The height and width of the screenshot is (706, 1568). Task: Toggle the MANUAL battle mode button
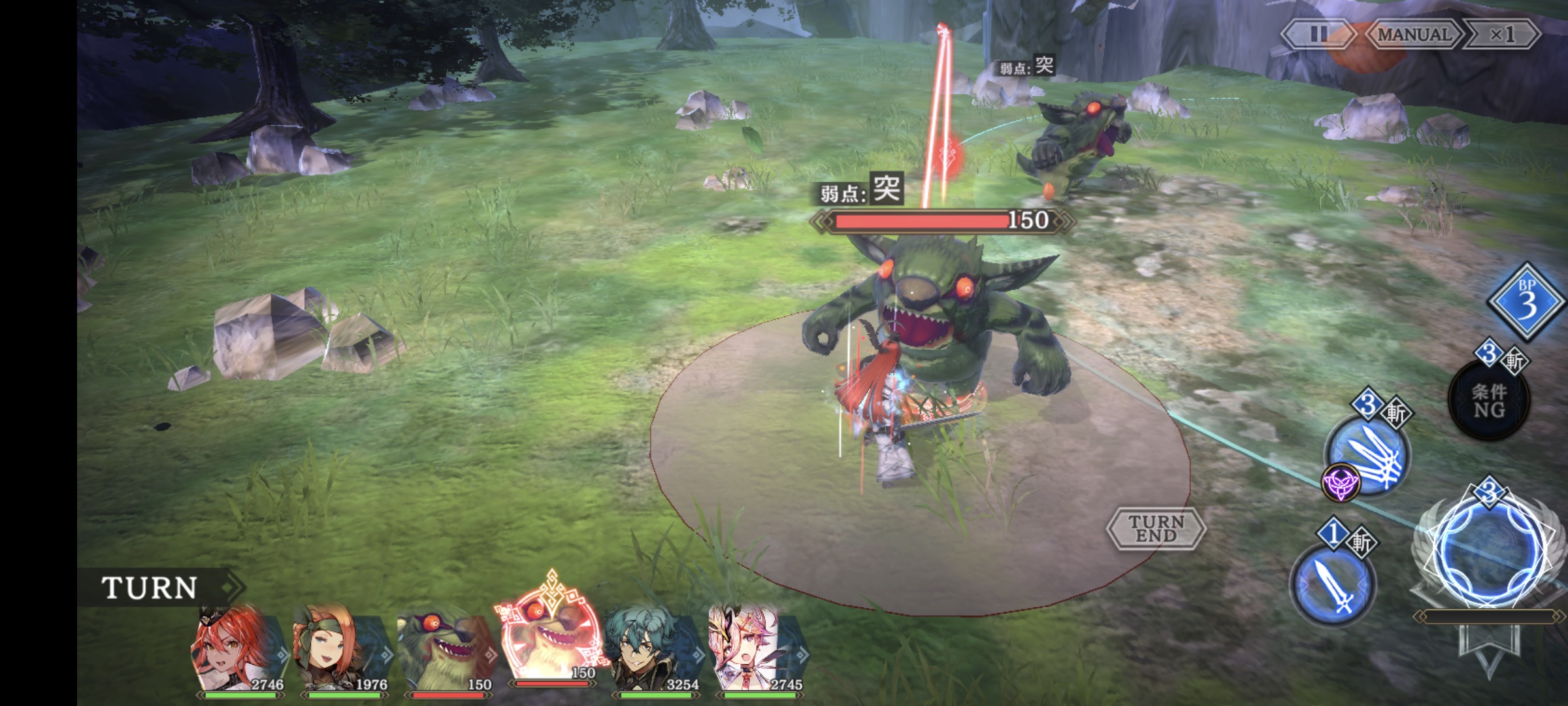[x=1413, y=34]
